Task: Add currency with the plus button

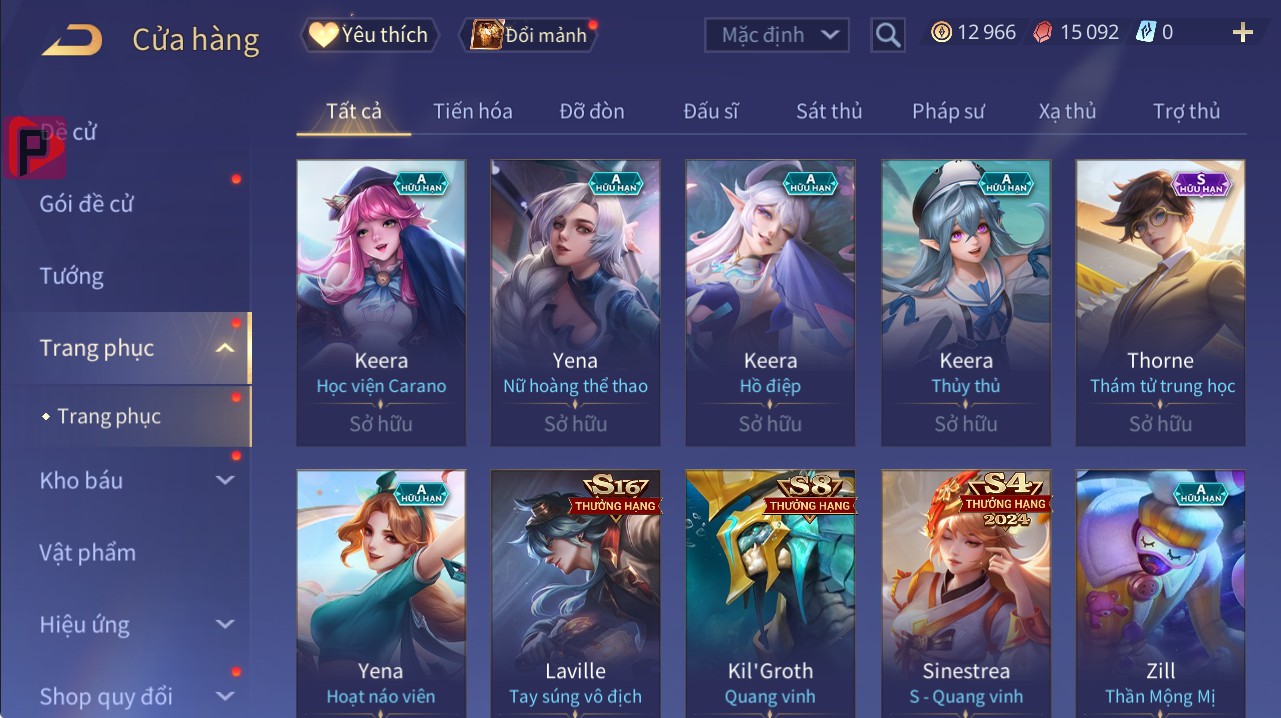Action: coord(1242,33)
